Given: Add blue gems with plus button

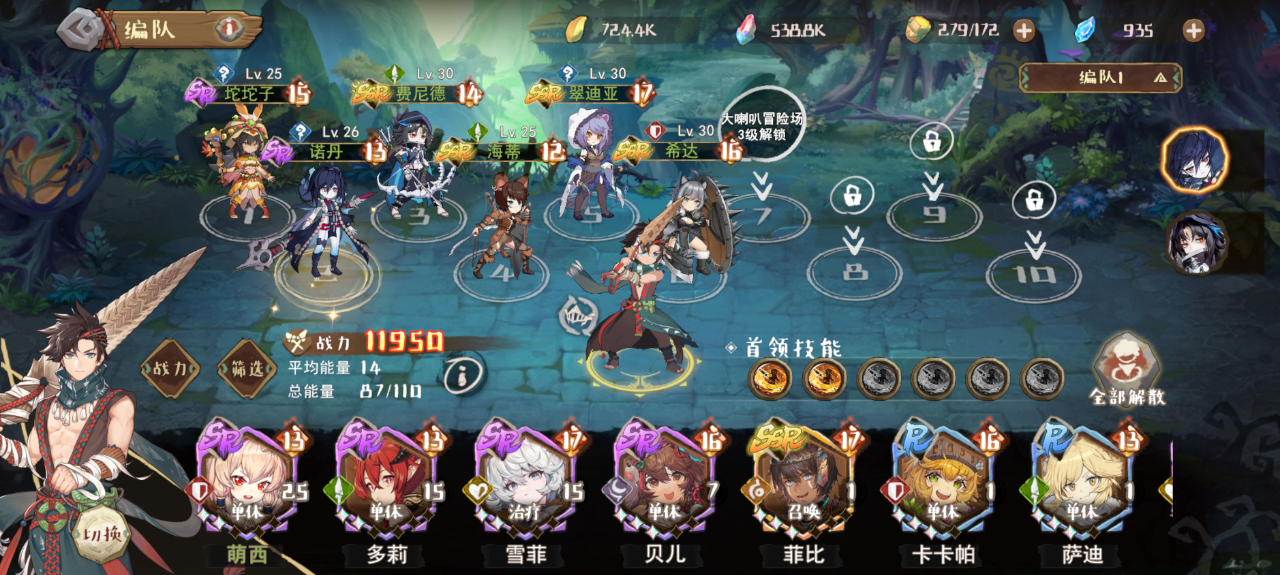Looking at the screenshot, I should click(1193, 30).
